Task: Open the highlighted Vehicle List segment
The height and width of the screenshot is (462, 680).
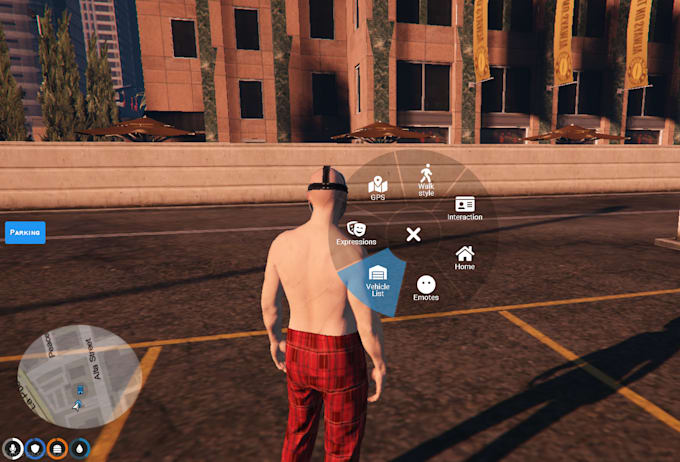Action: (x=378, y=280)
